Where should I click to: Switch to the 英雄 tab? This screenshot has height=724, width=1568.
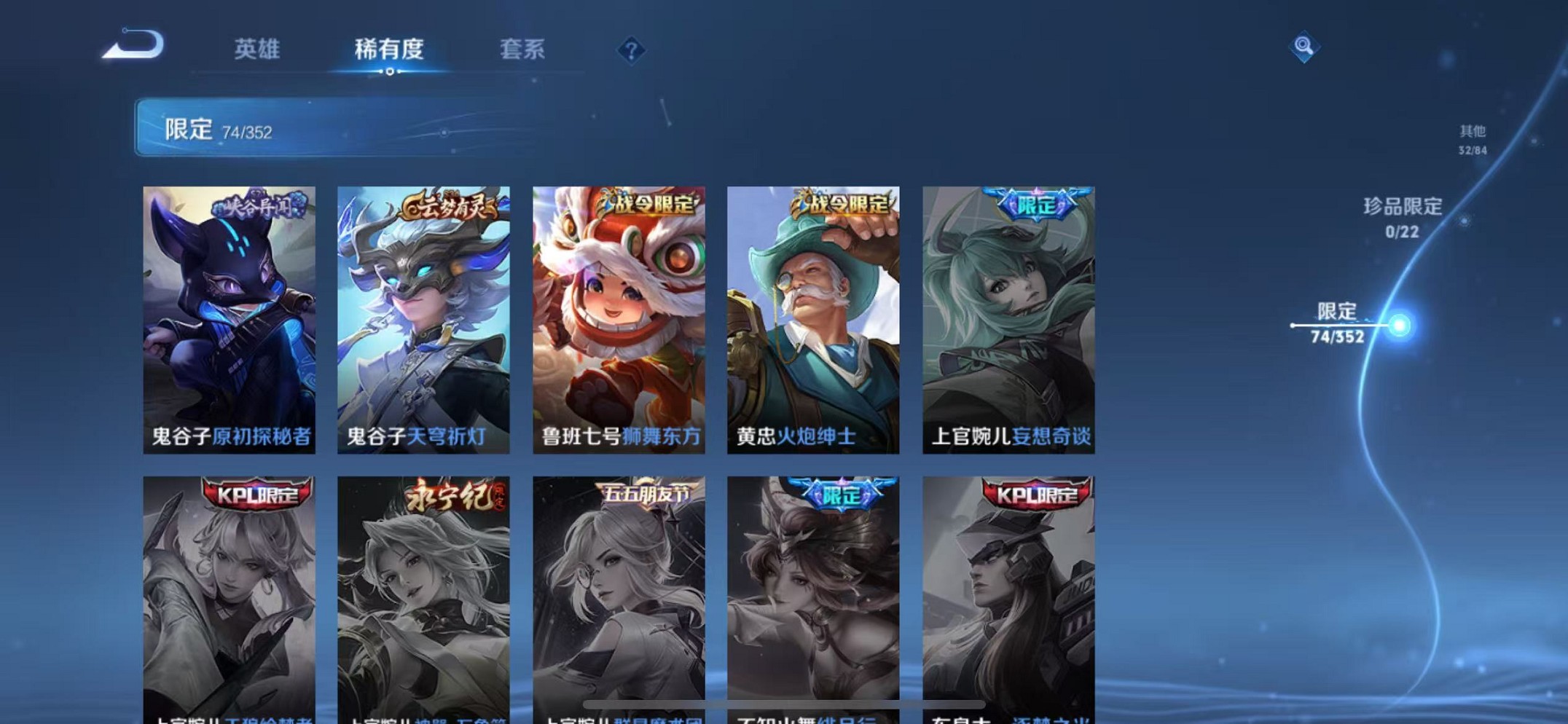tap(256, 50)
